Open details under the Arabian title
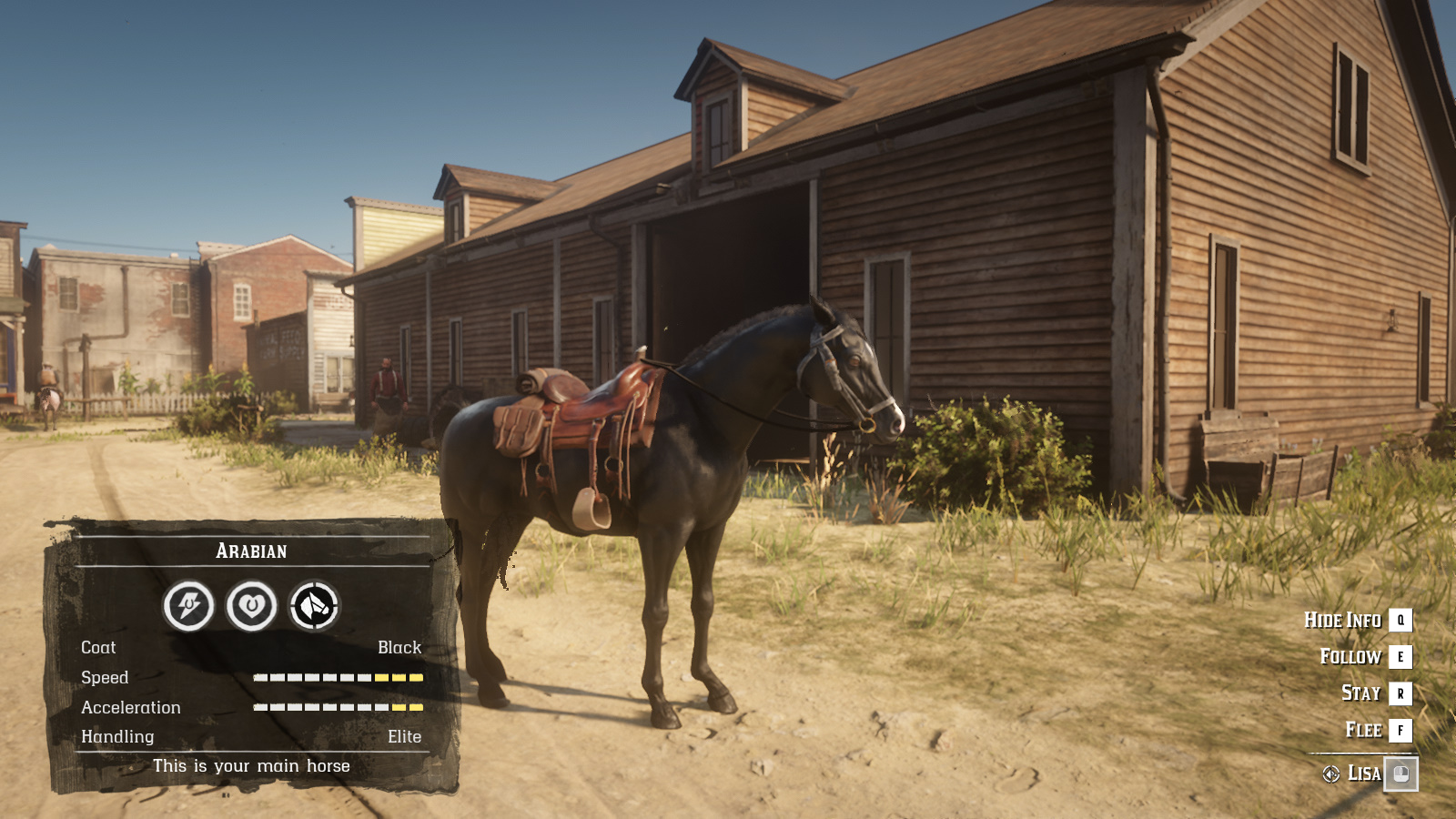This screenshot has width=1456, height=819. click(x=252, y=551)
